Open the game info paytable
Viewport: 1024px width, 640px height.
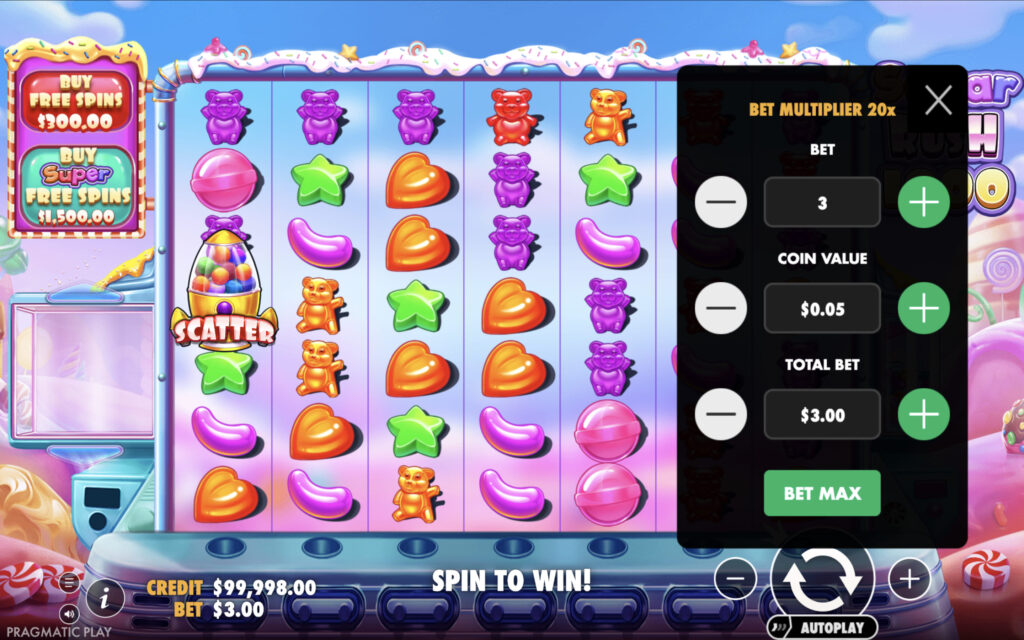[x=104, y=598]
